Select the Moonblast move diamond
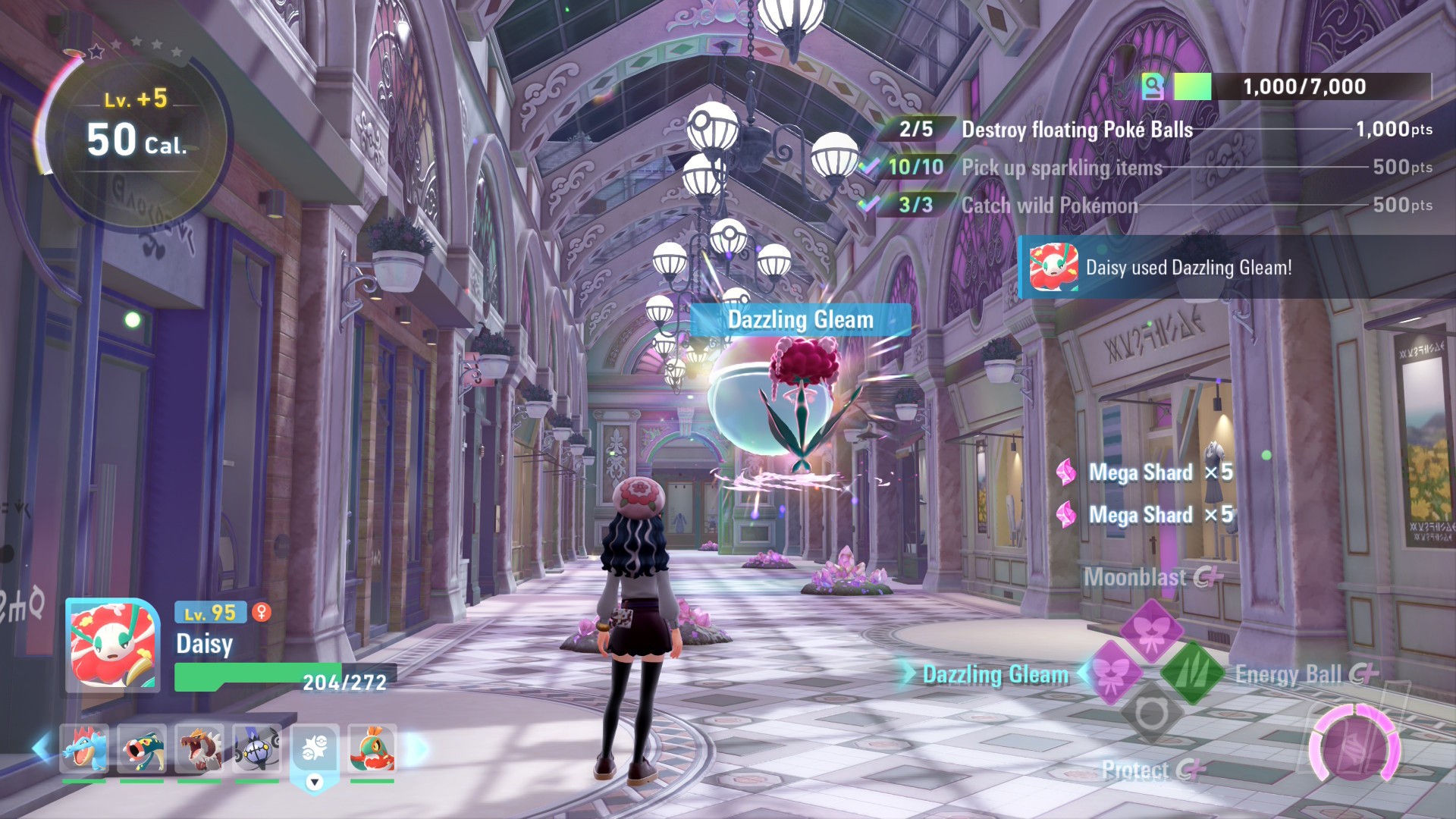 point(1151,629)
